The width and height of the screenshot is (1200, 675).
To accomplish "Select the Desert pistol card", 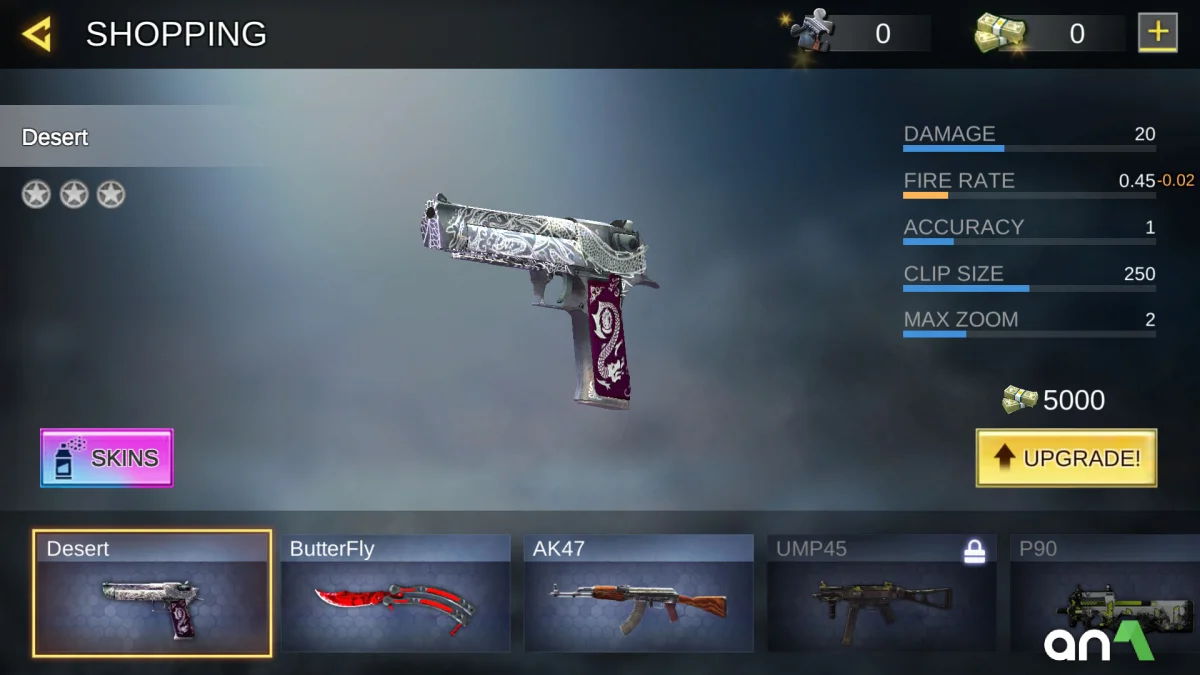I will tap(152, 594).
